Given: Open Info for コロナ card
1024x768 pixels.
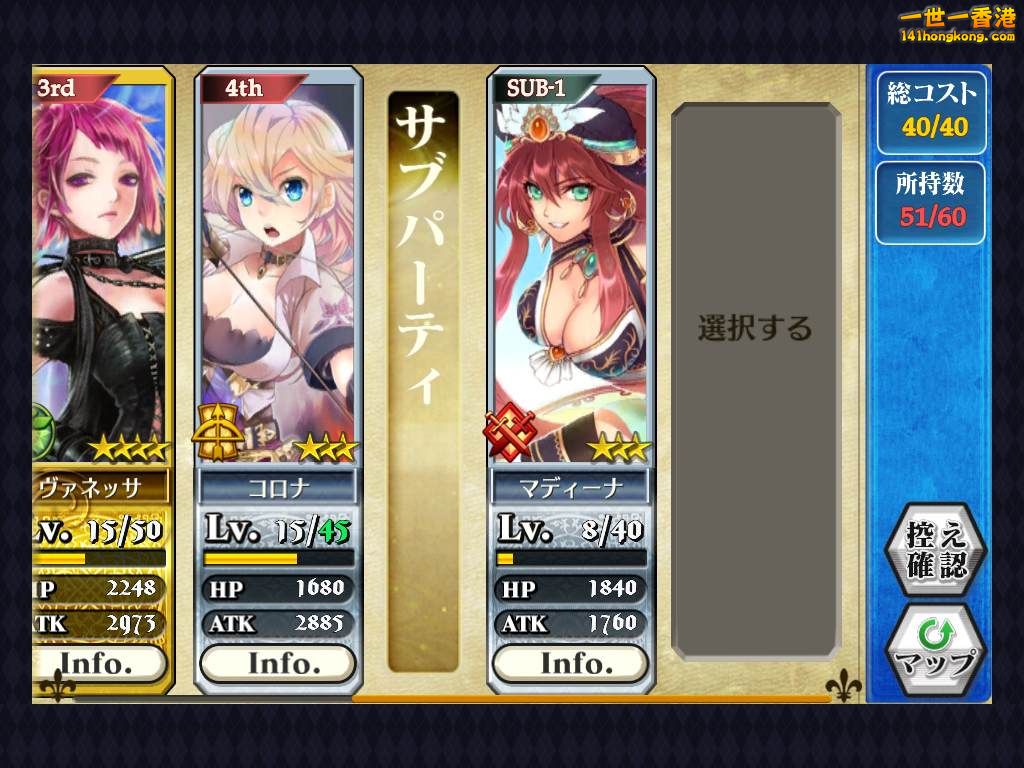Looking at the screenshot, I should (x=278, y=662).
